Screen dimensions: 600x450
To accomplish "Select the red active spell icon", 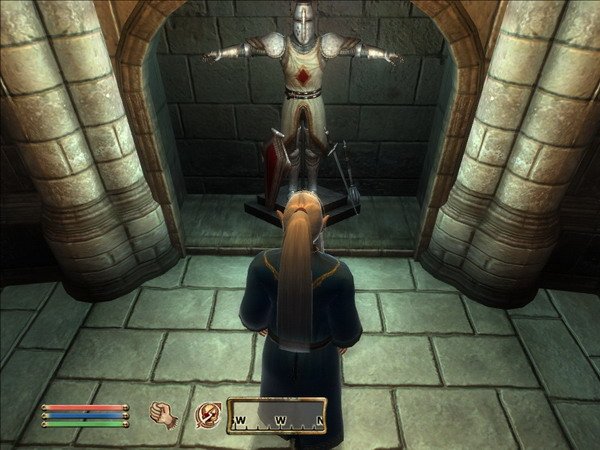I will click(x=209, y=412).
